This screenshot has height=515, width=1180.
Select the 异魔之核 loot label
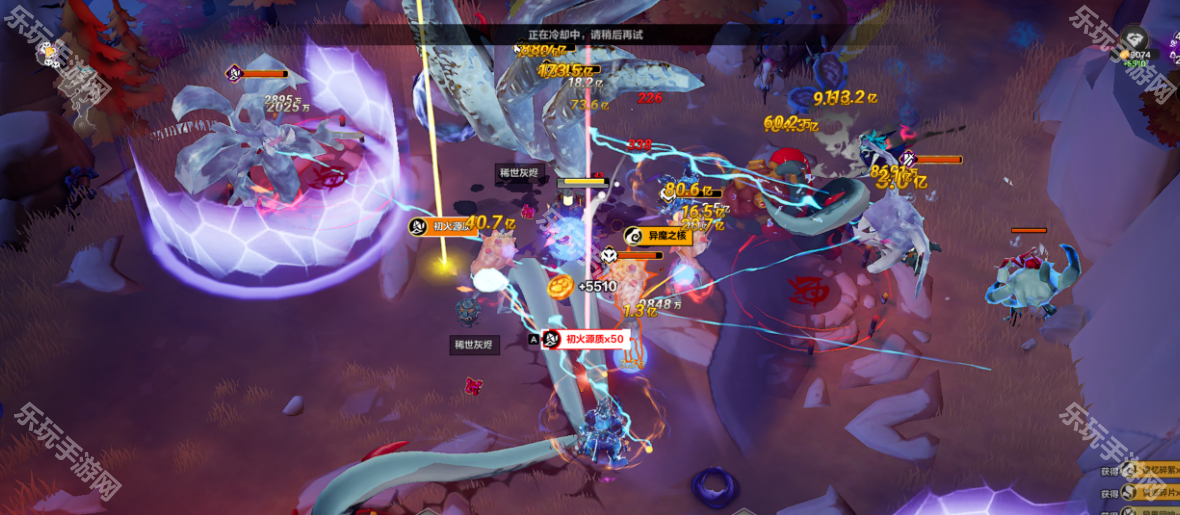tap(658, 236)
